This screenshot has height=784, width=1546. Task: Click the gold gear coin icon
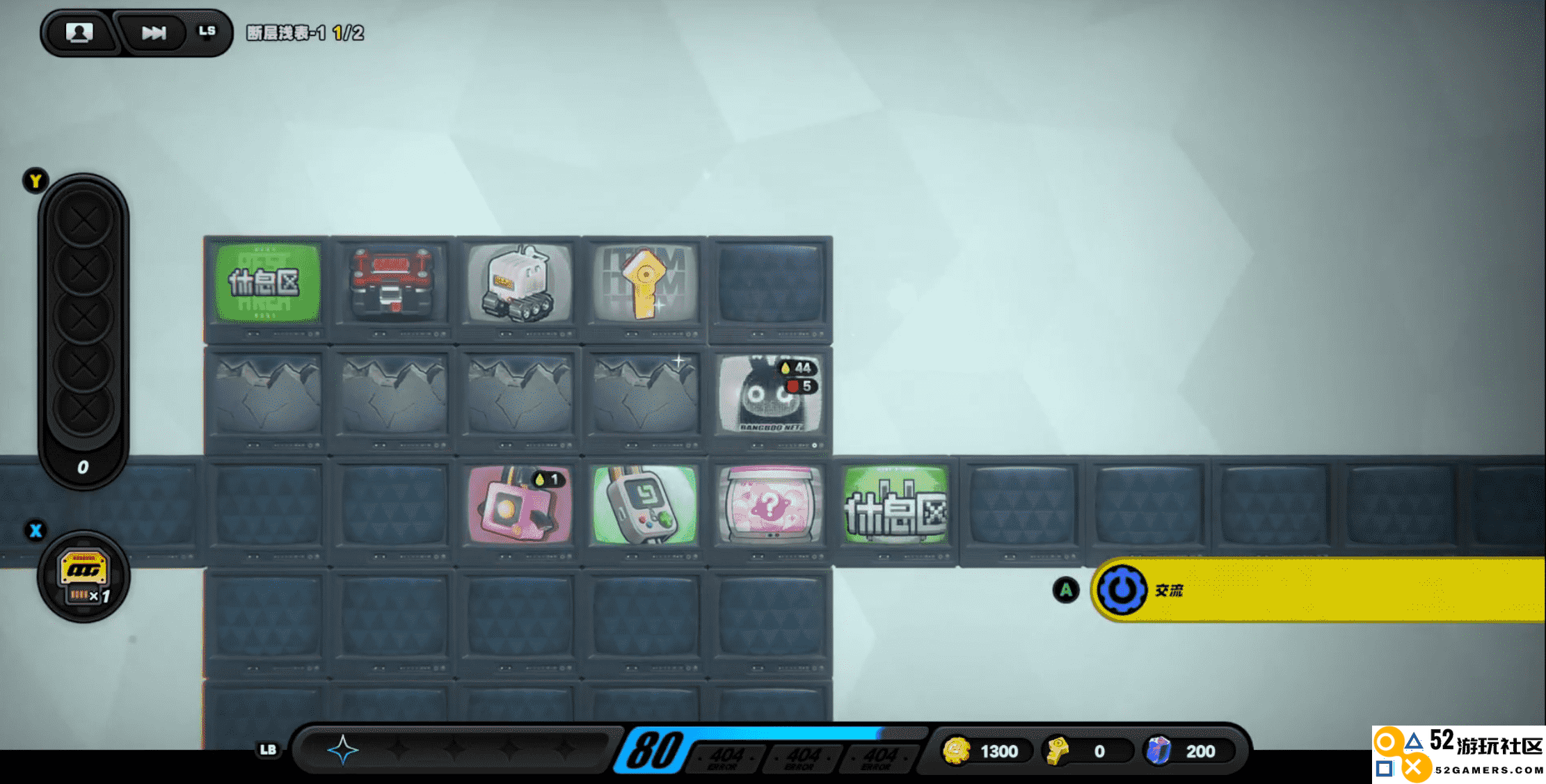click(x=957, y=751)
